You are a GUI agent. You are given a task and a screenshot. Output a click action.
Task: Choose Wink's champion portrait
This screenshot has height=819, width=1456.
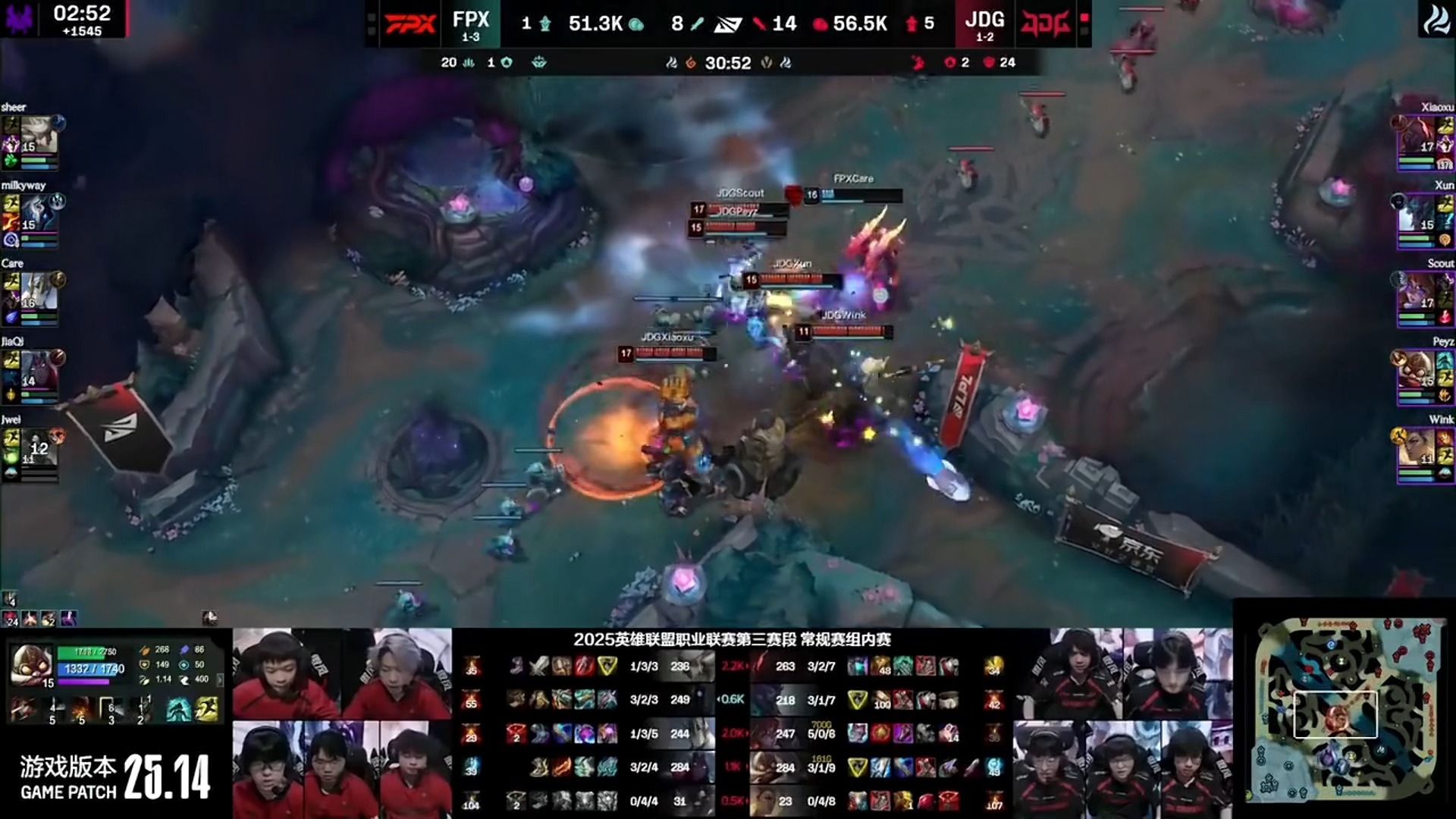click(x=1417, y=447)
